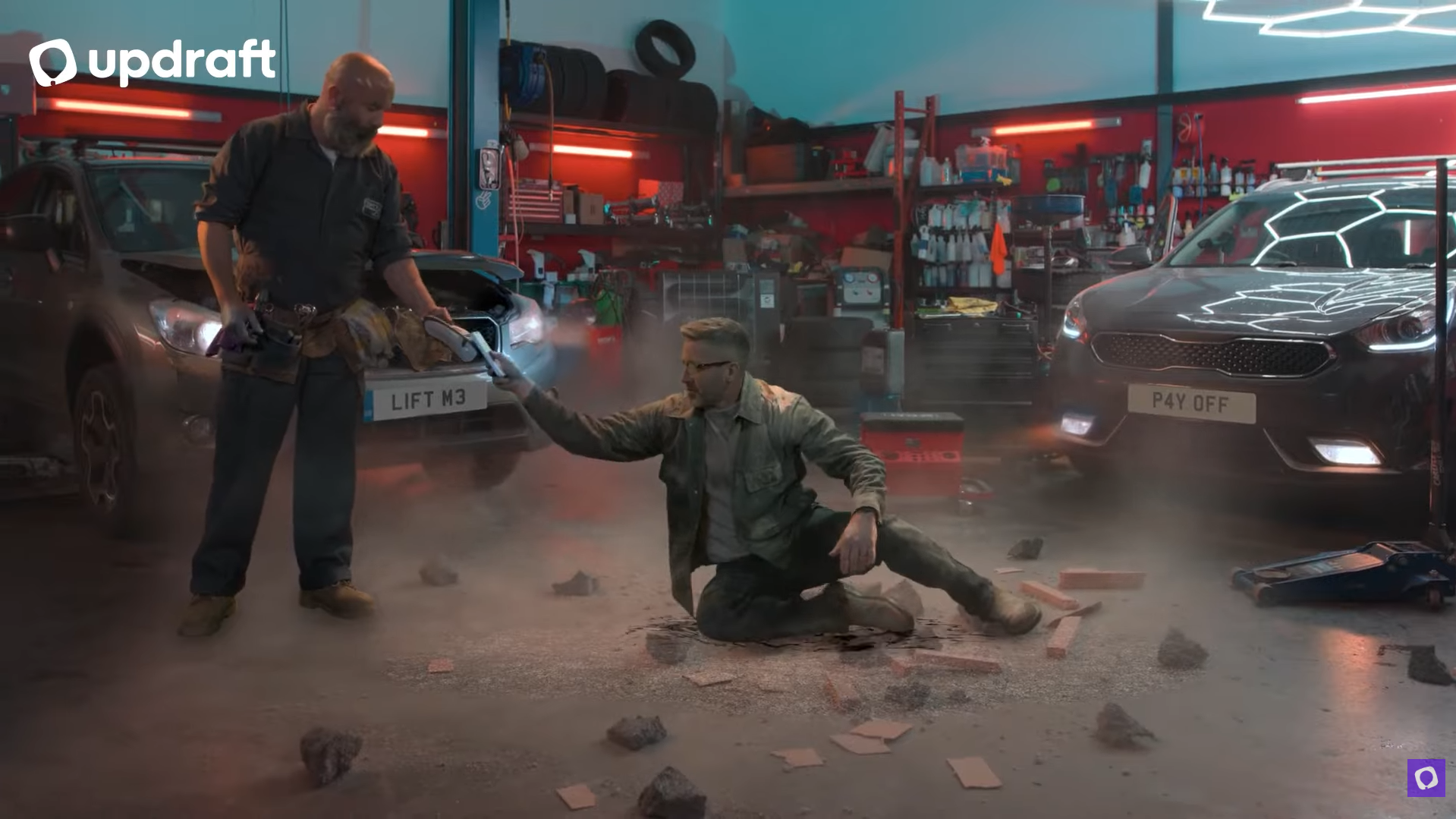Image resolution: width=1456 pixels, height=819 pixels.
Task: Click the purple channel watermark icon
Action: point(1426,777)
